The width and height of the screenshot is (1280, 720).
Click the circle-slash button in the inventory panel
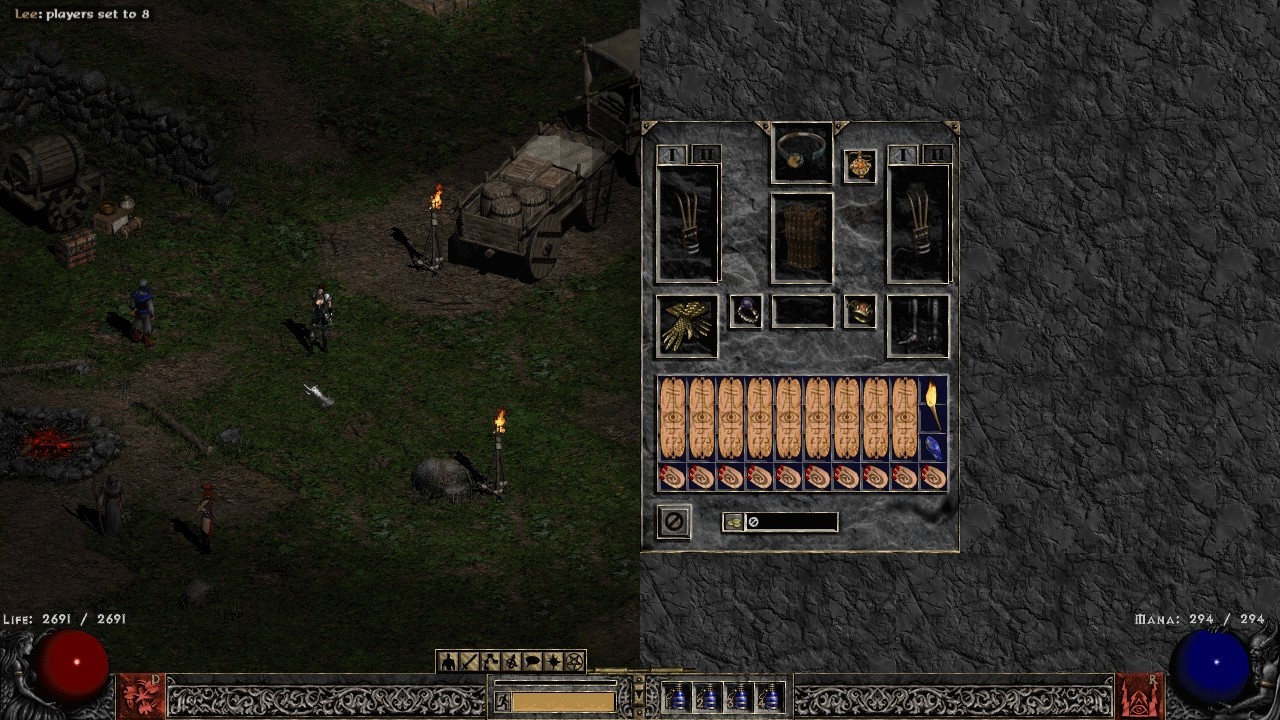[673, 521]
